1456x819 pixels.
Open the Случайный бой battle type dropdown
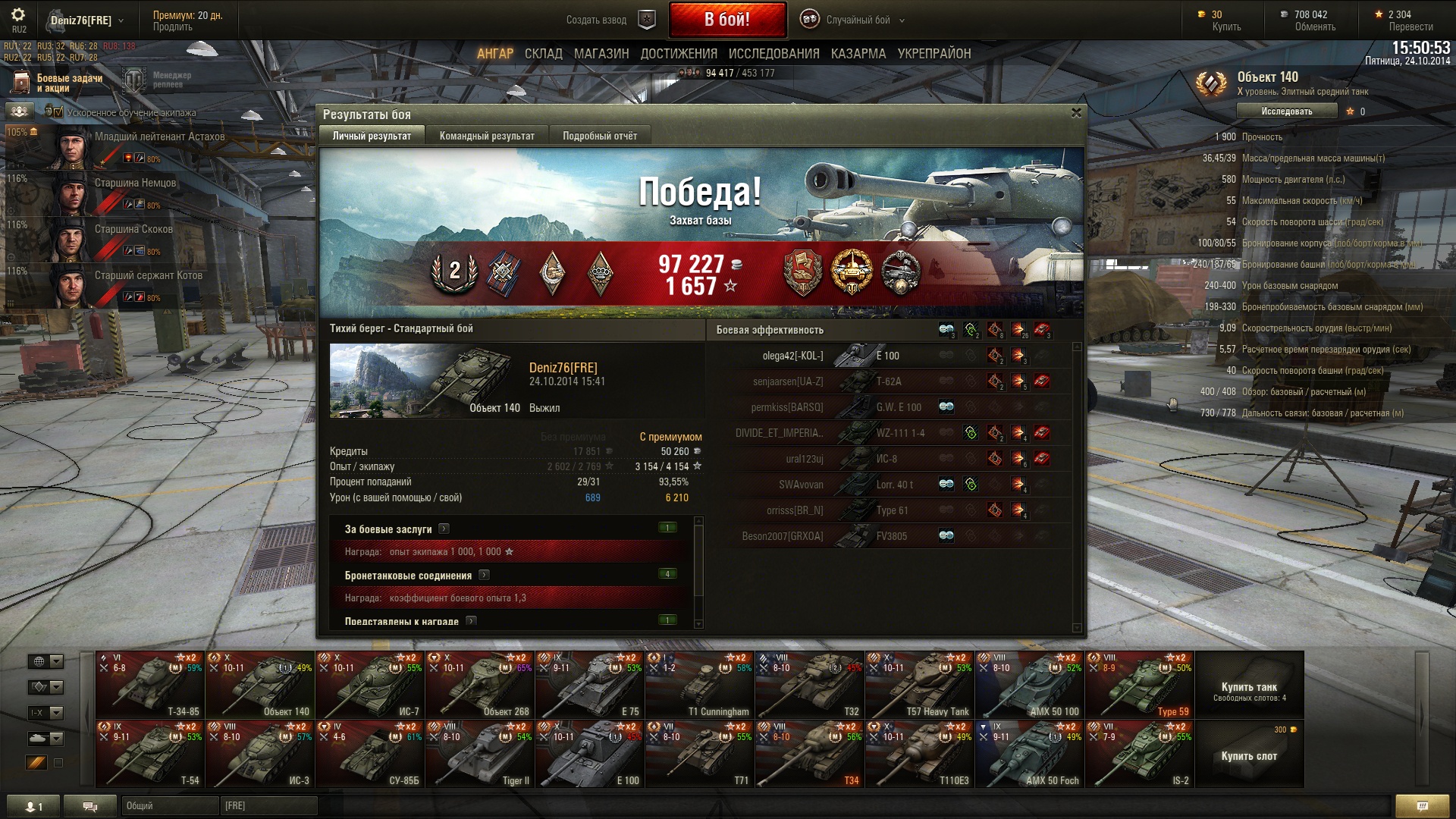coord(857,20)
